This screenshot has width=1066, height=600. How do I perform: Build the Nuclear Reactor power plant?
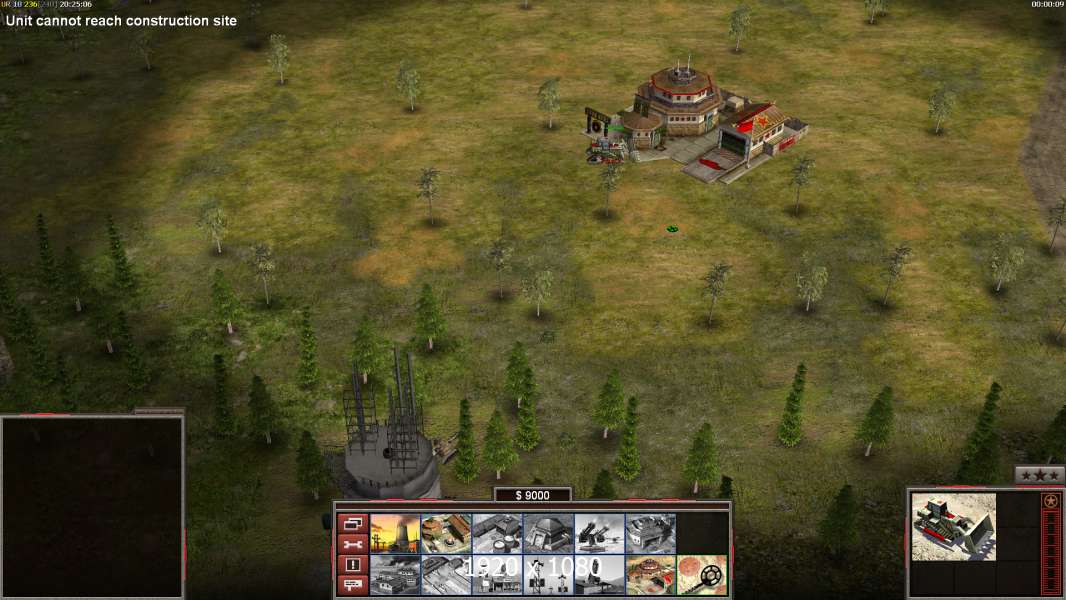click(395, 534)
